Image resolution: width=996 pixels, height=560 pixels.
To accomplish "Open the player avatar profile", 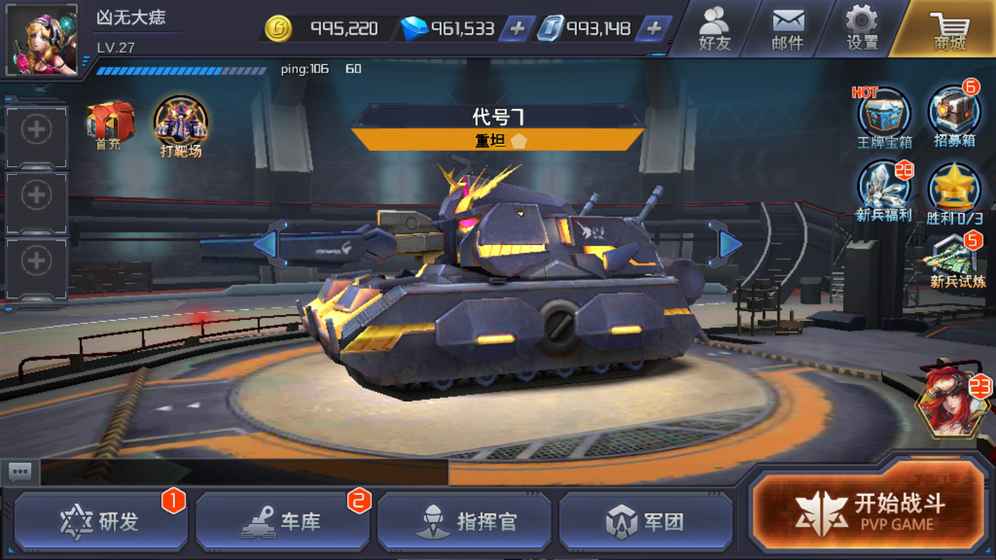I will 42,38.
